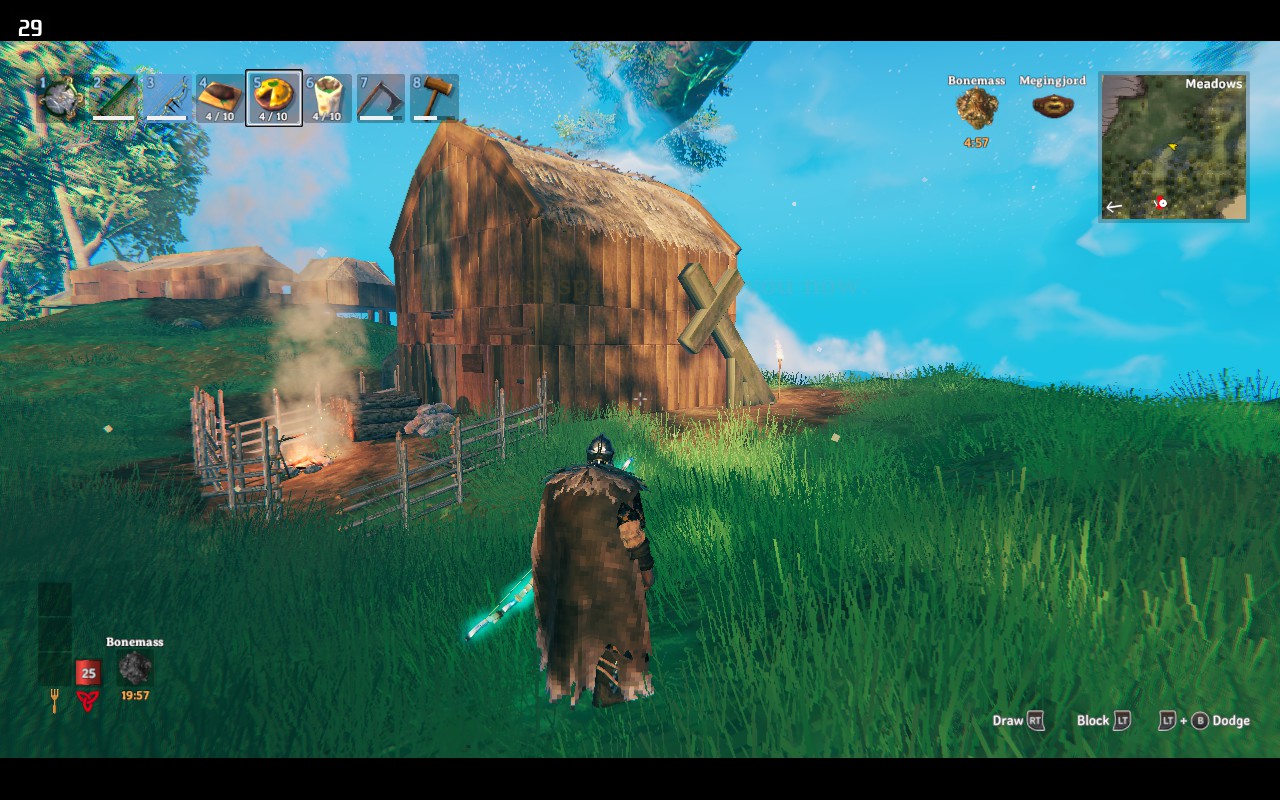Activate the grey Bonemass forsaken power icon

point(135,668)
